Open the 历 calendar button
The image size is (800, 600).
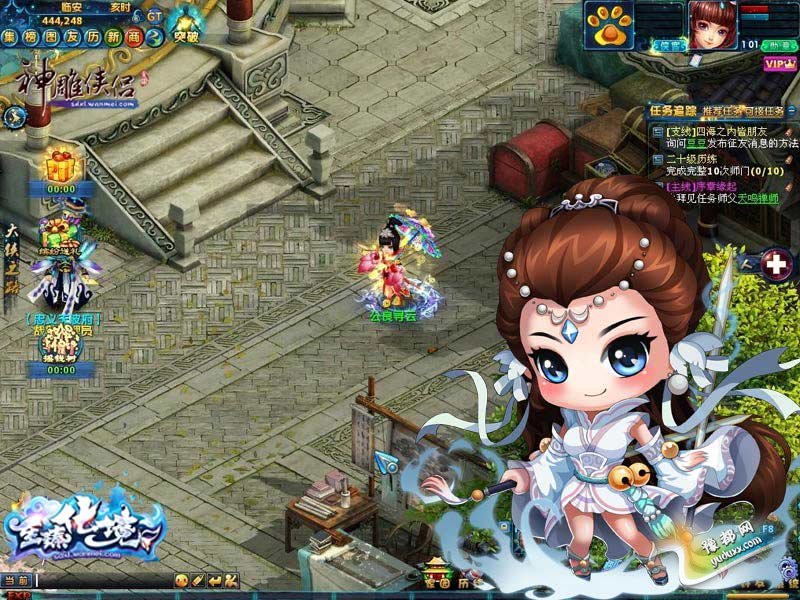click(93, 37)
